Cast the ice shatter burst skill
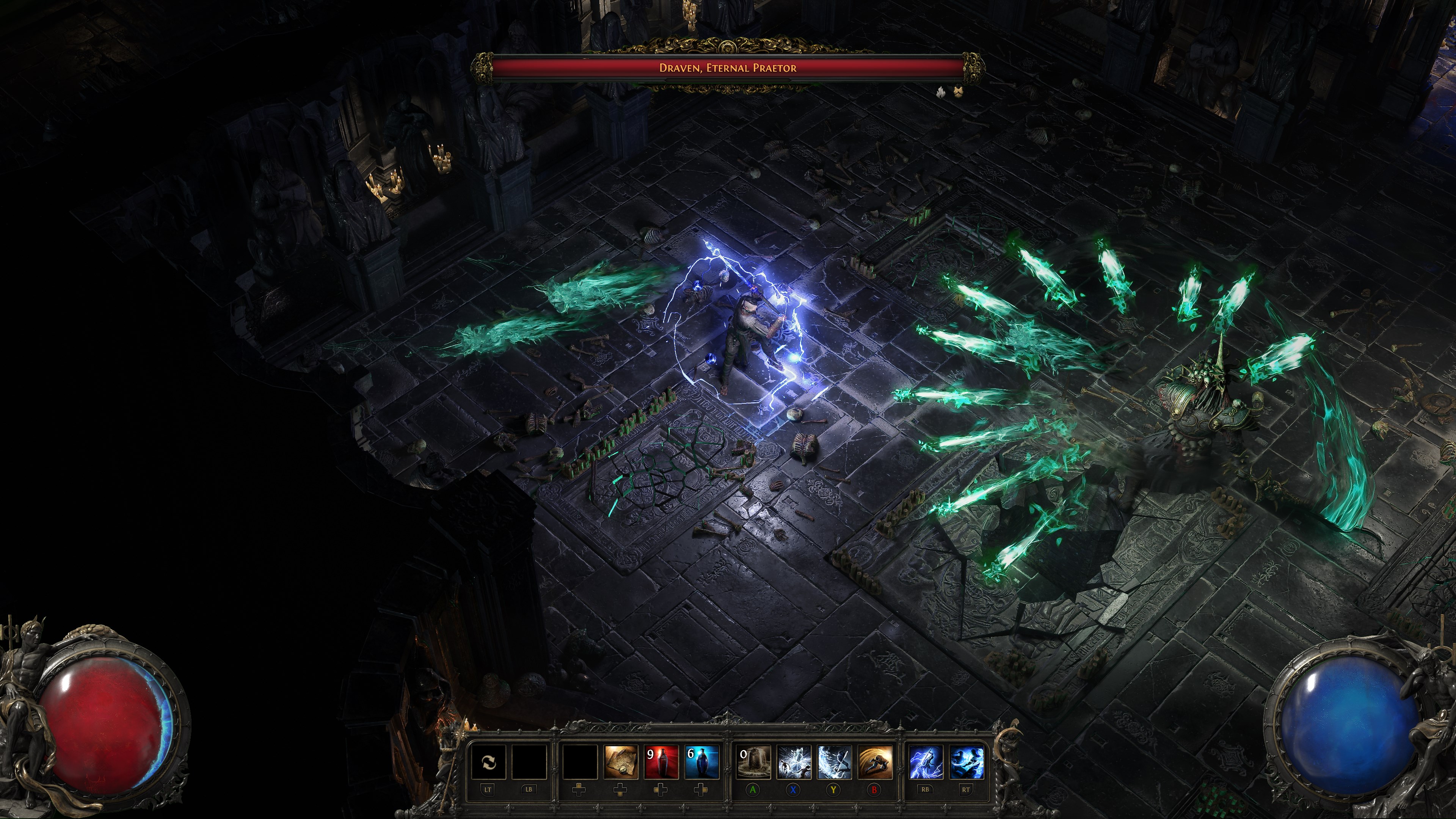The height and width of the screenshot is (819, 1456). [x=794, y=762]
